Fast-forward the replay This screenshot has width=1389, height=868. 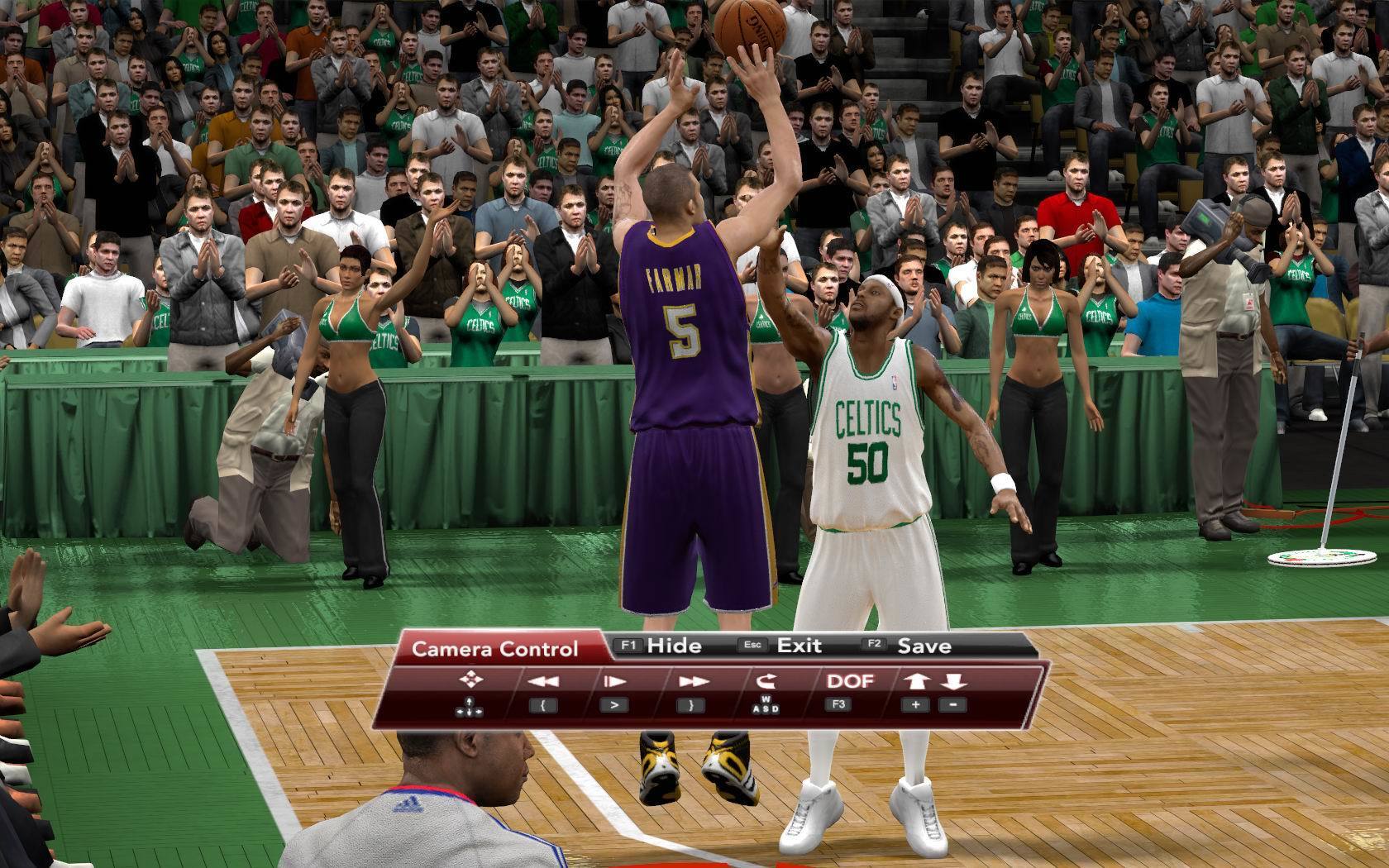click(x=691, y=681)
